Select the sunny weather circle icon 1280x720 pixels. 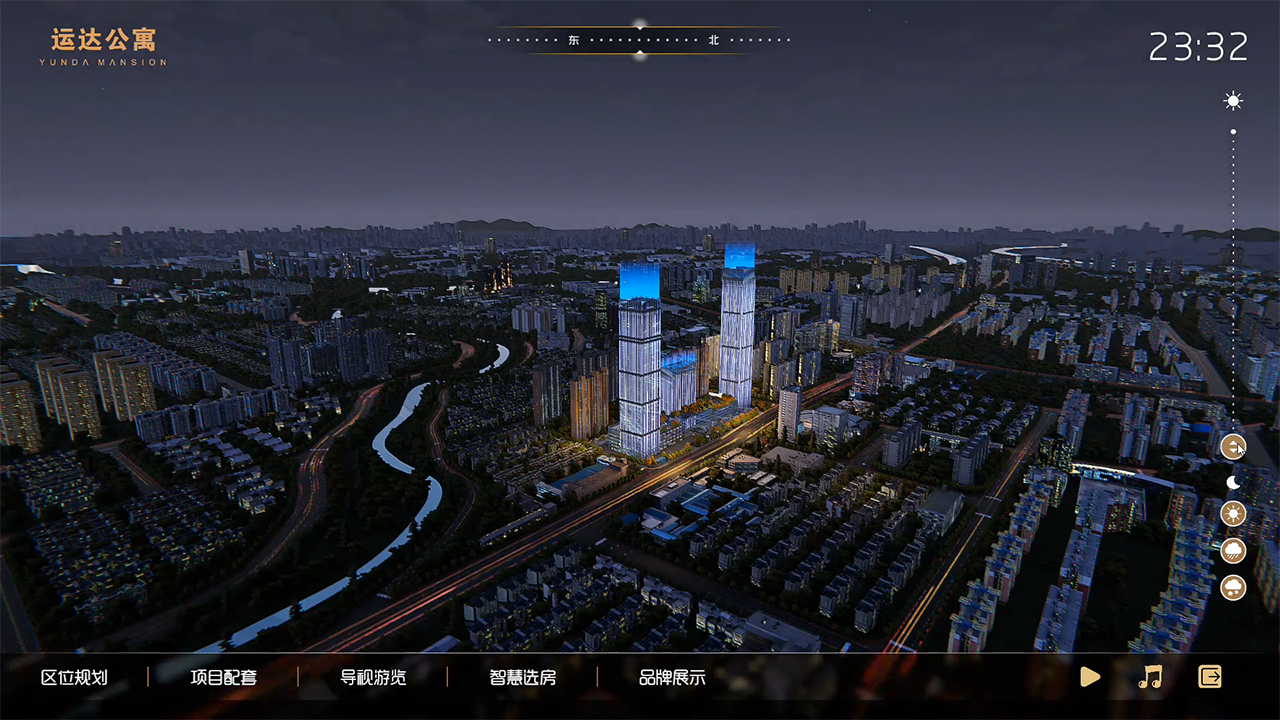(1233, 514)
